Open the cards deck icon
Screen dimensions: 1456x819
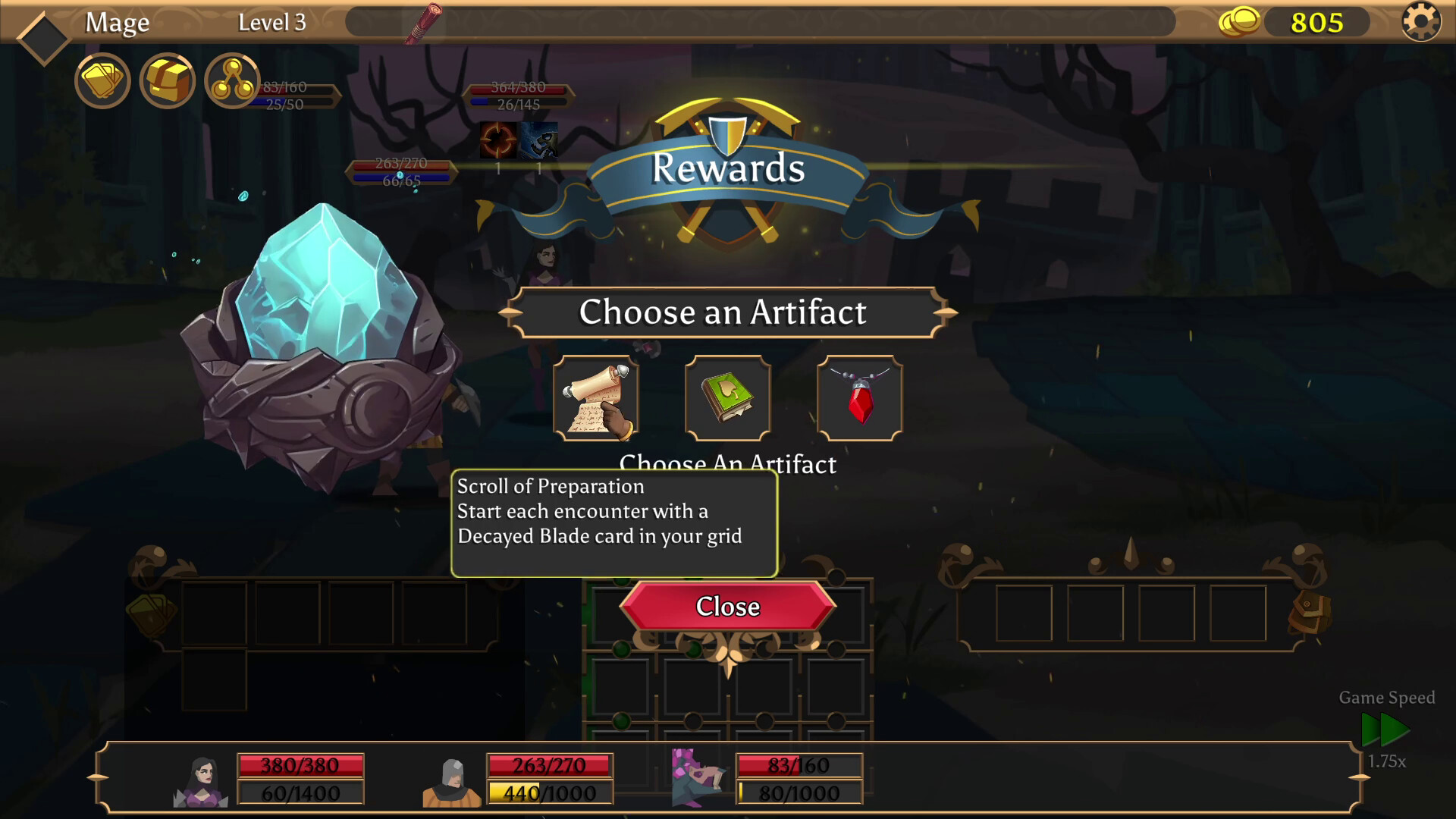[x=102, y=80]
